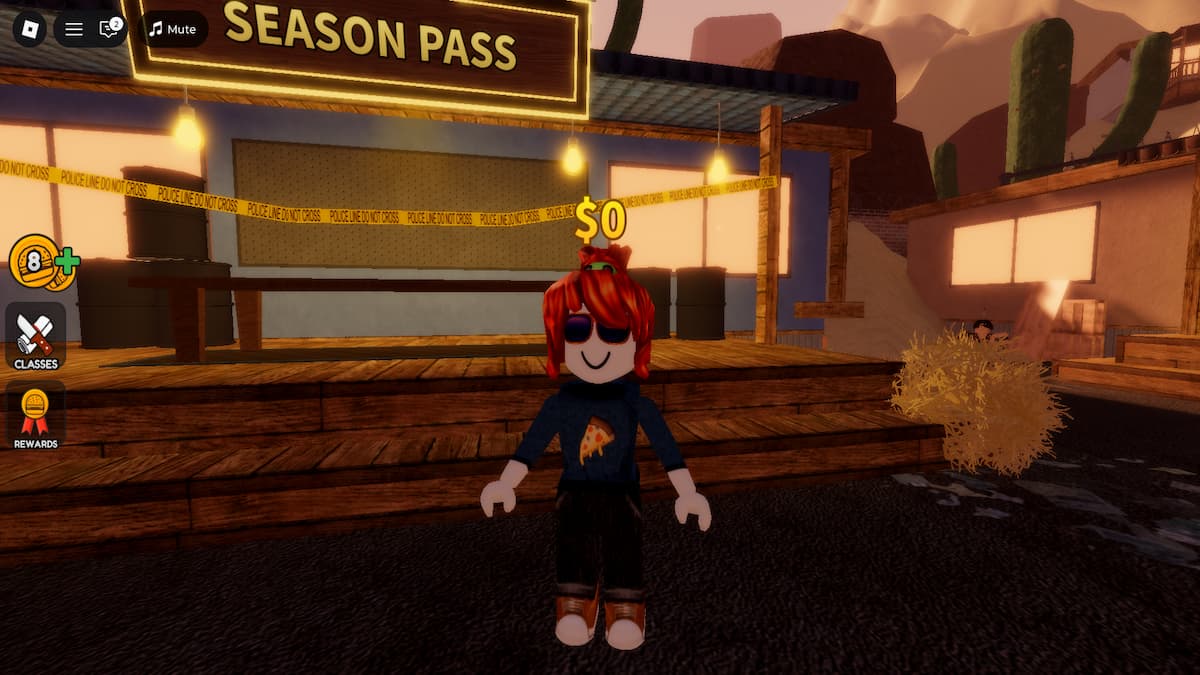Image resolution: width=1200 pixels, height=675 pixels.
Task: Open the hamburger menu
Action: pos(74,29)
